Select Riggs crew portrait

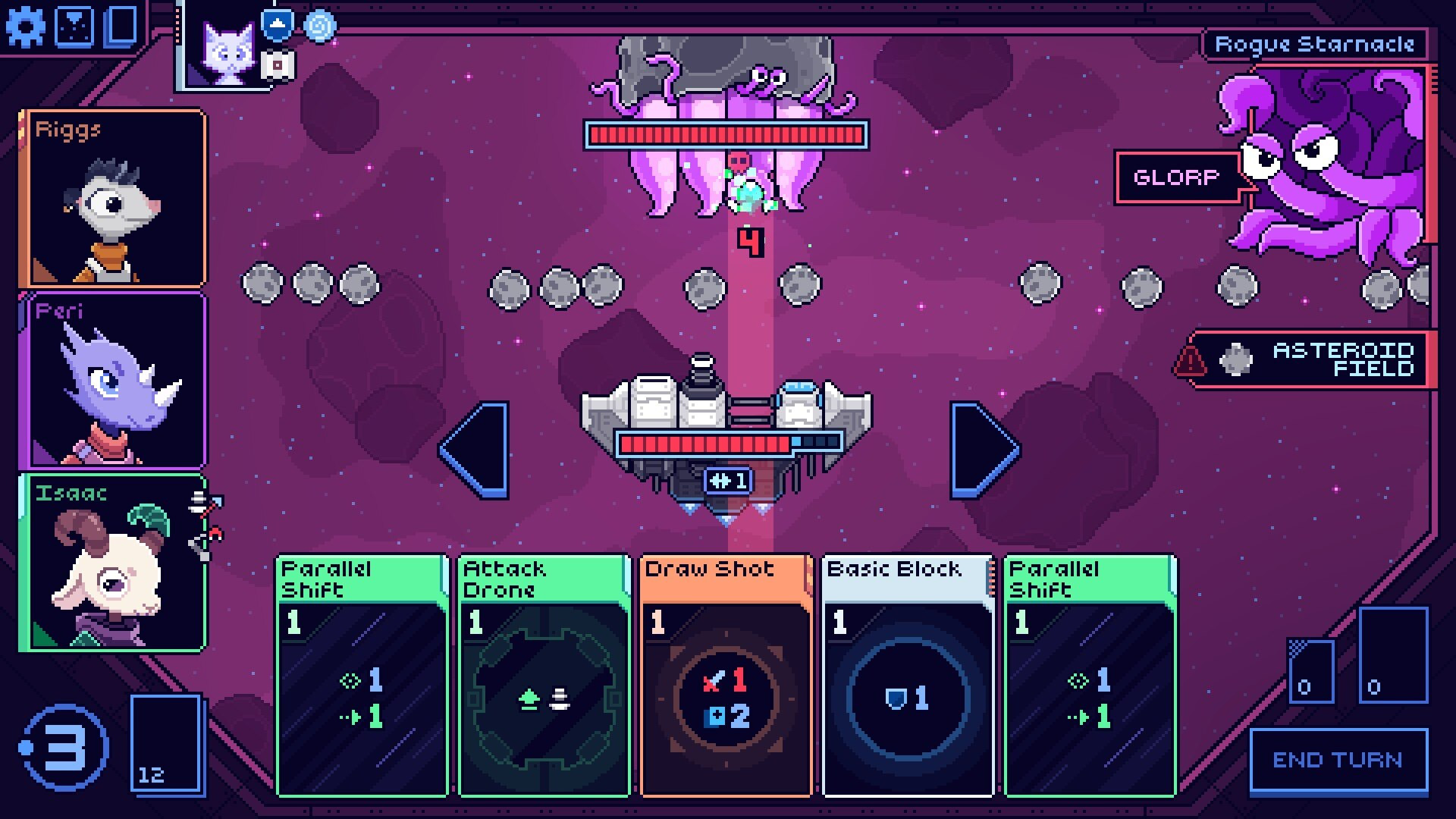point(114,199)
